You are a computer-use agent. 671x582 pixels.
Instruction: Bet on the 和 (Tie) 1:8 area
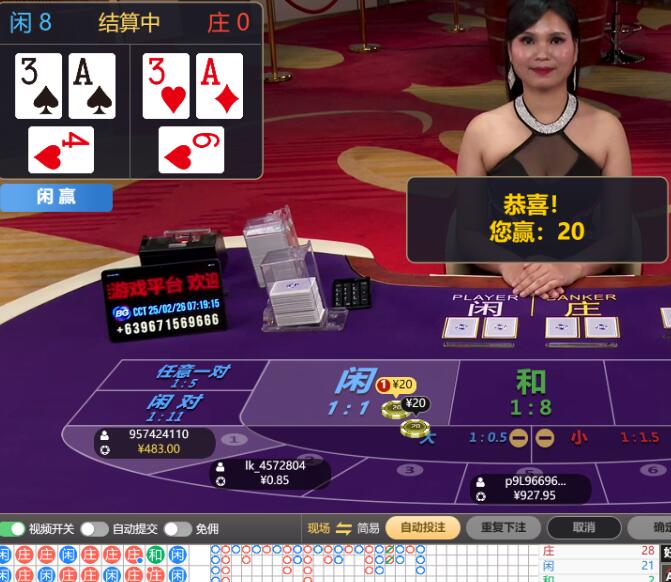click(530, 392)
